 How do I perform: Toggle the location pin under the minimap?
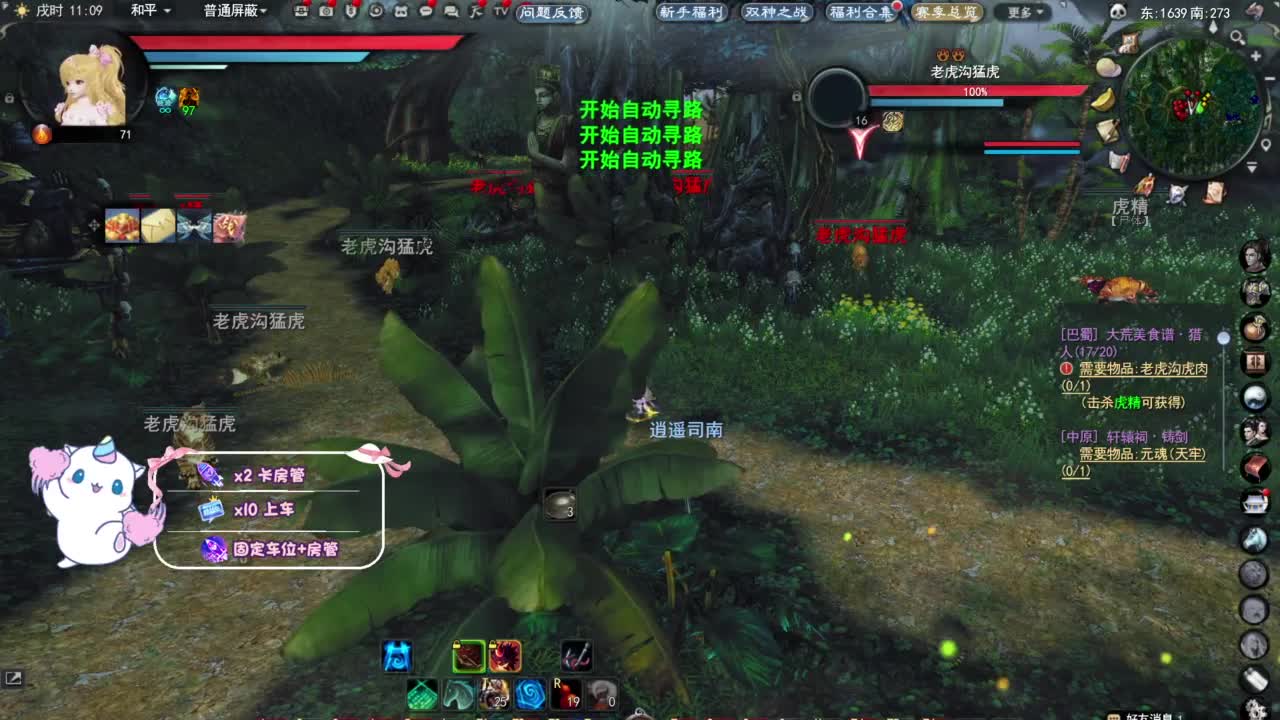(1267, 144)
